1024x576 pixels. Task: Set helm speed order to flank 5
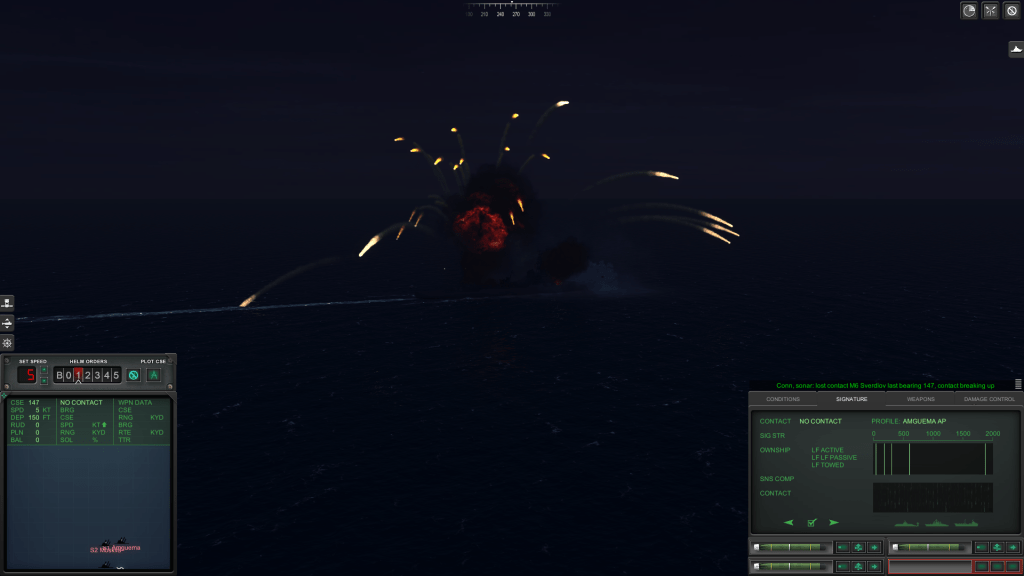point(116,375)
